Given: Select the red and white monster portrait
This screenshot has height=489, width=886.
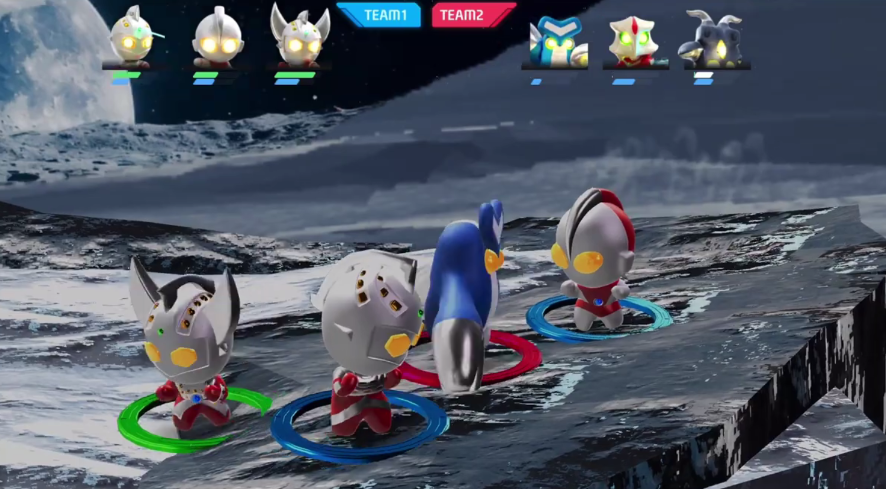Looking at the screenshot, I should tap(634, 40).
